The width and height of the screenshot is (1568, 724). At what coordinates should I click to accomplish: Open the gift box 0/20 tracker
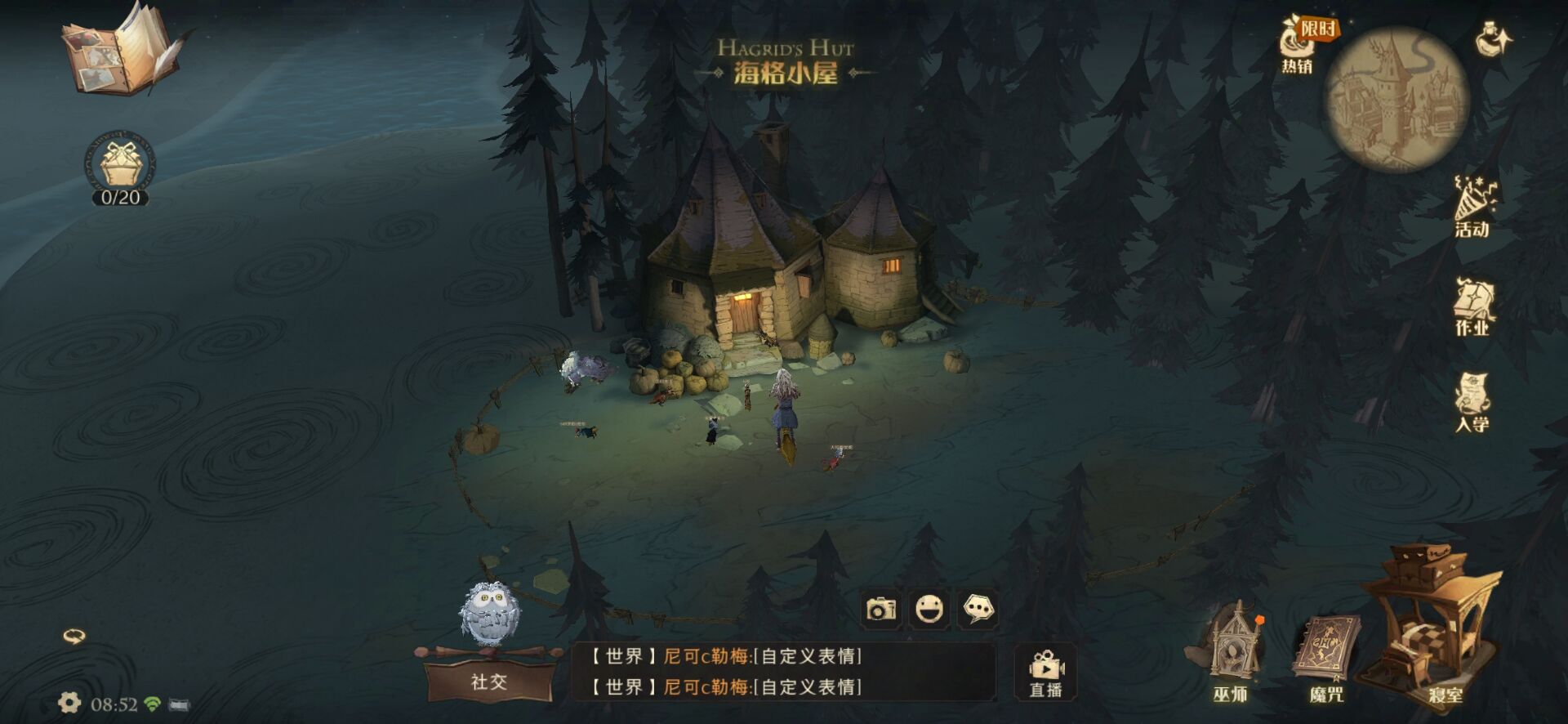(121, 168)
